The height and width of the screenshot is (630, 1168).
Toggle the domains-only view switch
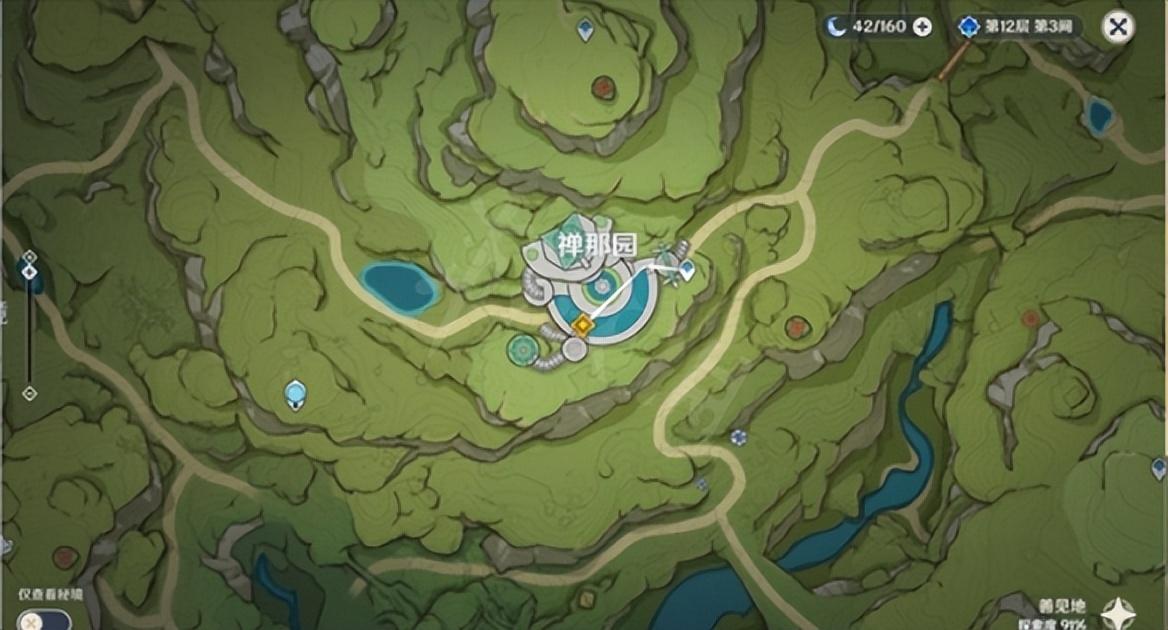(44, 620)
